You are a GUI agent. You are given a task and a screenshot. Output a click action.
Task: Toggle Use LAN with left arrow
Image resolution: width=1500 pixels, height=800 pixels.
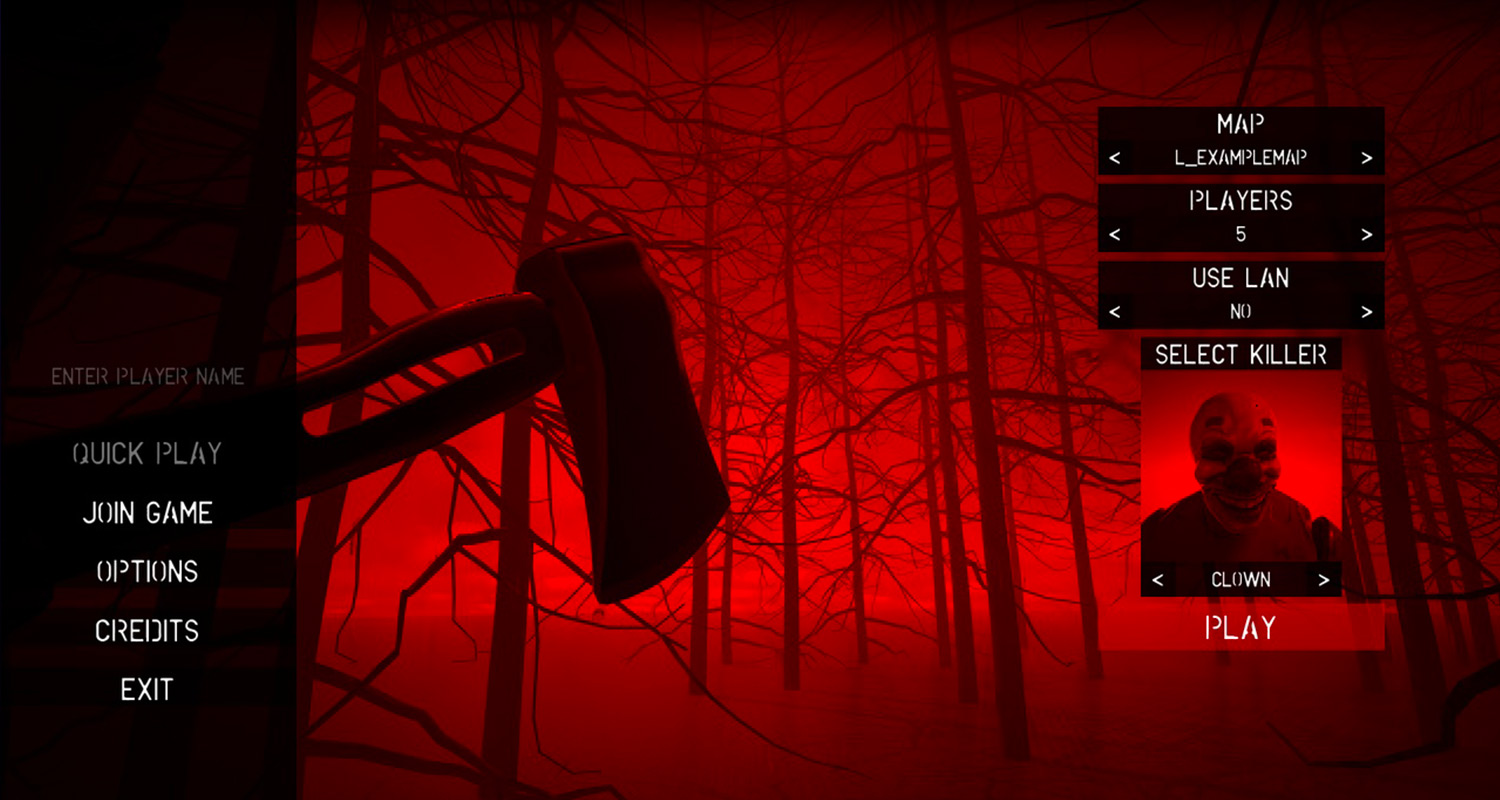[x=1115, y=312]
